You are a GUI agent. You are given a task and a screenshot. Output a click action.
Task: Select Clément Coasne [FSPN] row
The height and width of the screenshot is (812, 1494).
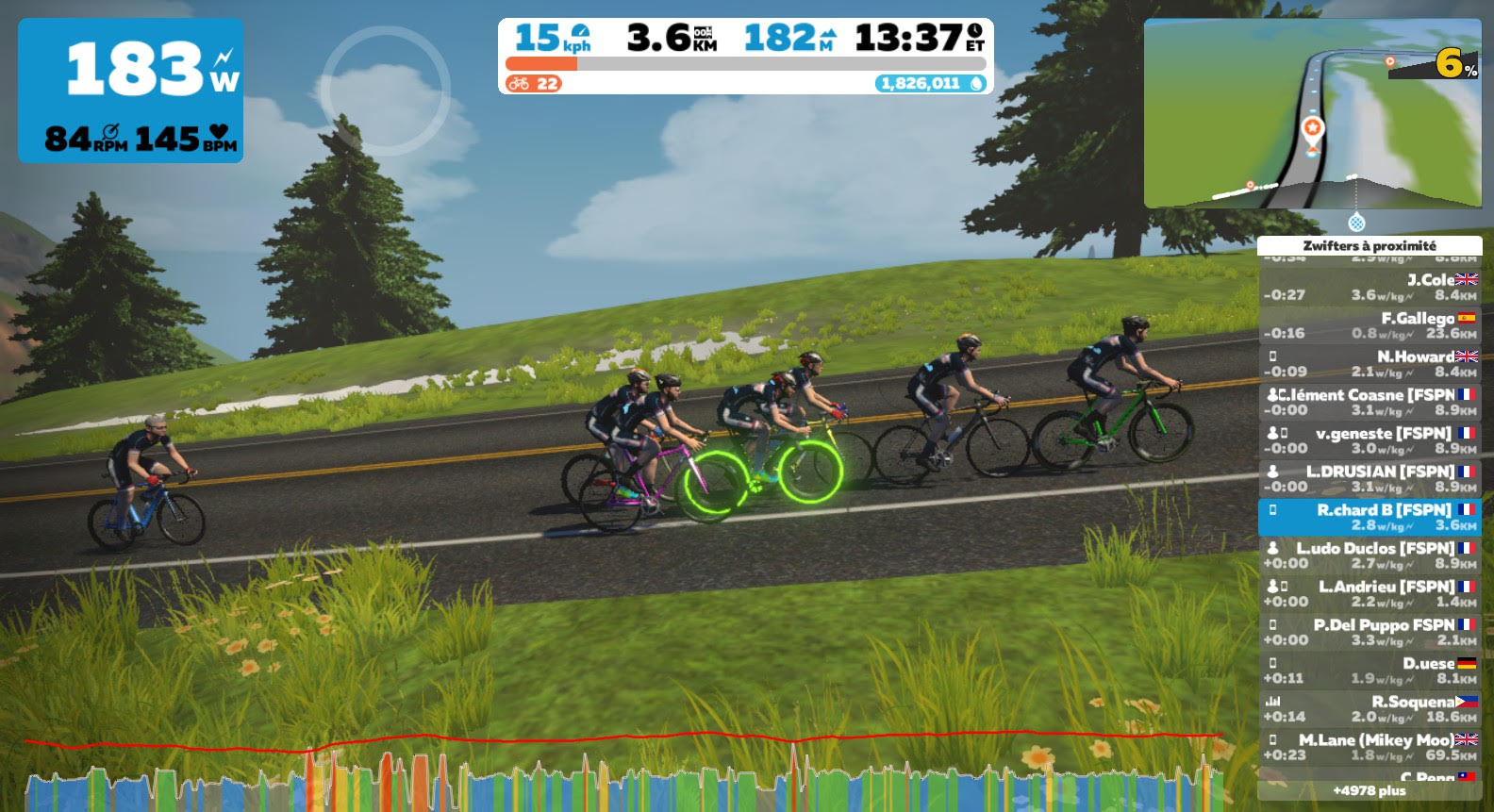click(1369, 403)
